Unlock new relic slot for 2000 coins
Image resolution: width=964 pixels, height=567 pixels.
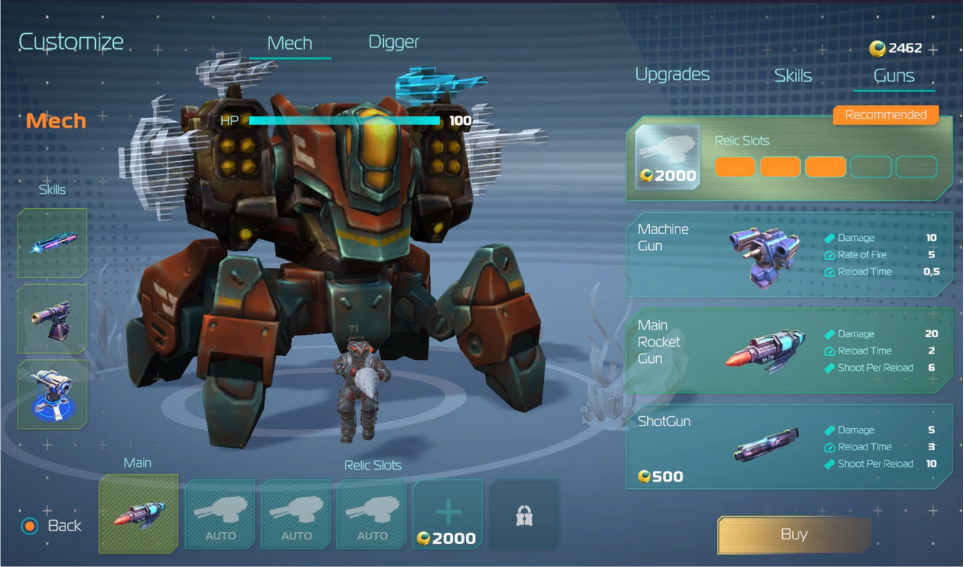coord(447,514)
